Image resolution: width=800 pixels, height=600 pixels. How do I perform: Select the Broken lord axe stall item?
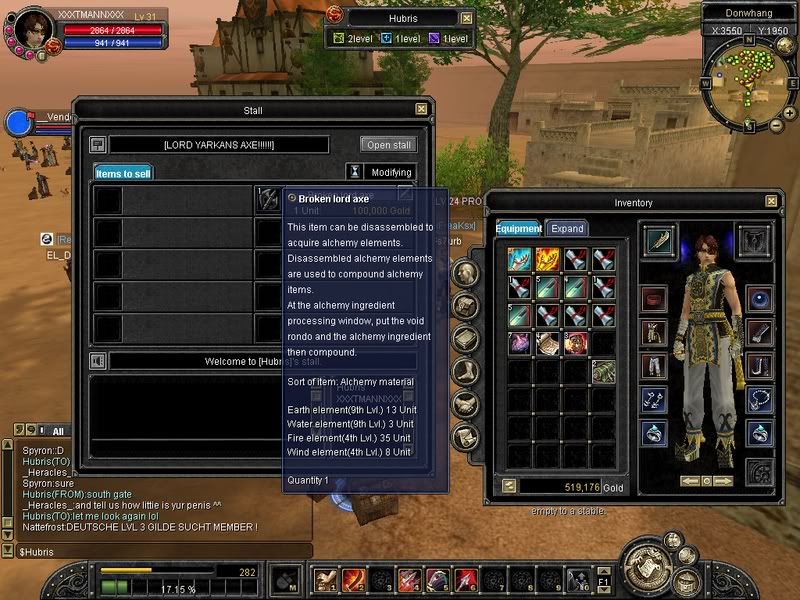tap(268, 198)
